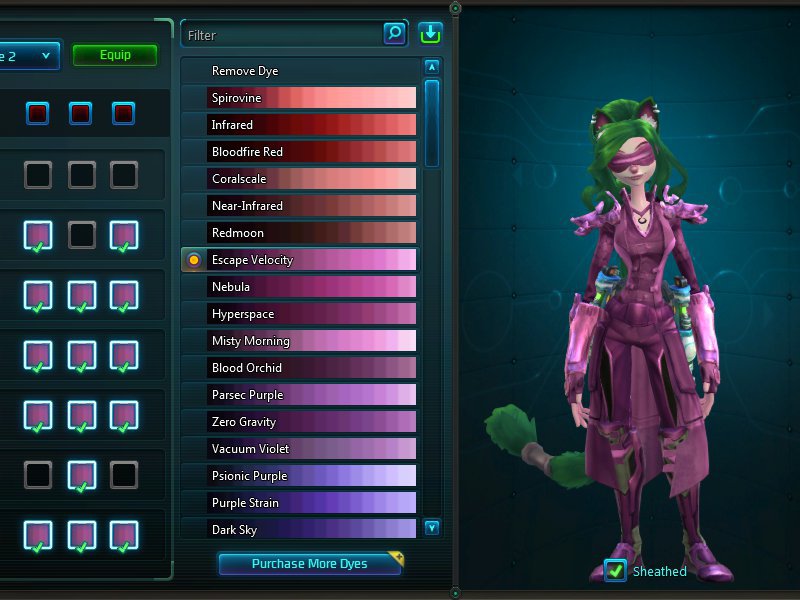Click the magnifier search icon

click(x=395, y=34)
